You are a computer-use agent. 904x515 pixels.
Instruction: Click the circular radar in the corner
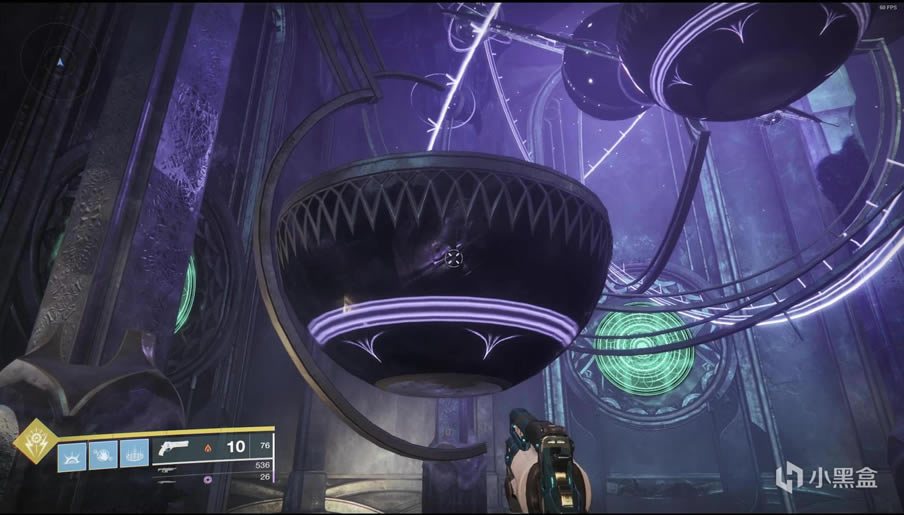pos(58,62)
